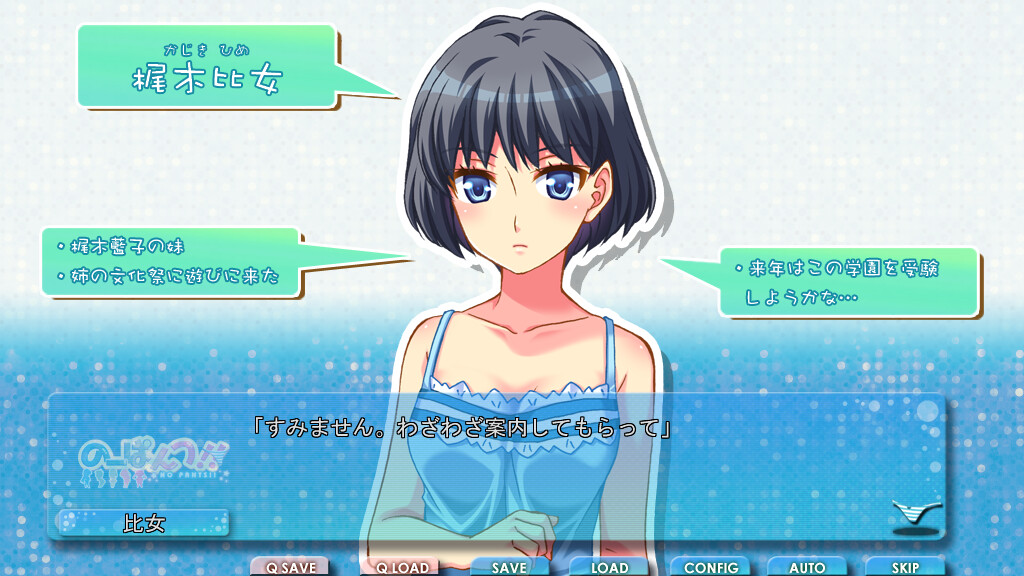Screen dimensions: 1024x576
Task: Open the CONFIG settings
Action: [x=710, y=567]
